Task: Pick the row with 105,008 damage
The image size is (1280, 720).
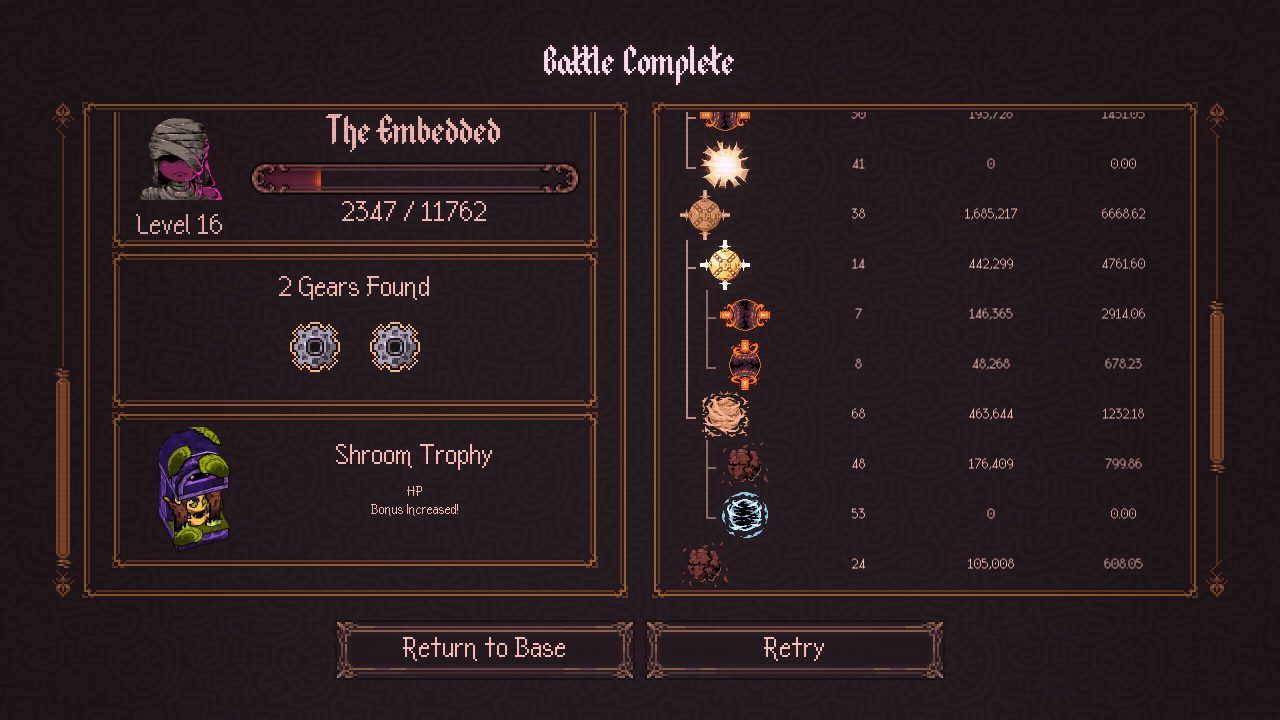Action: [x=924, y=564]
